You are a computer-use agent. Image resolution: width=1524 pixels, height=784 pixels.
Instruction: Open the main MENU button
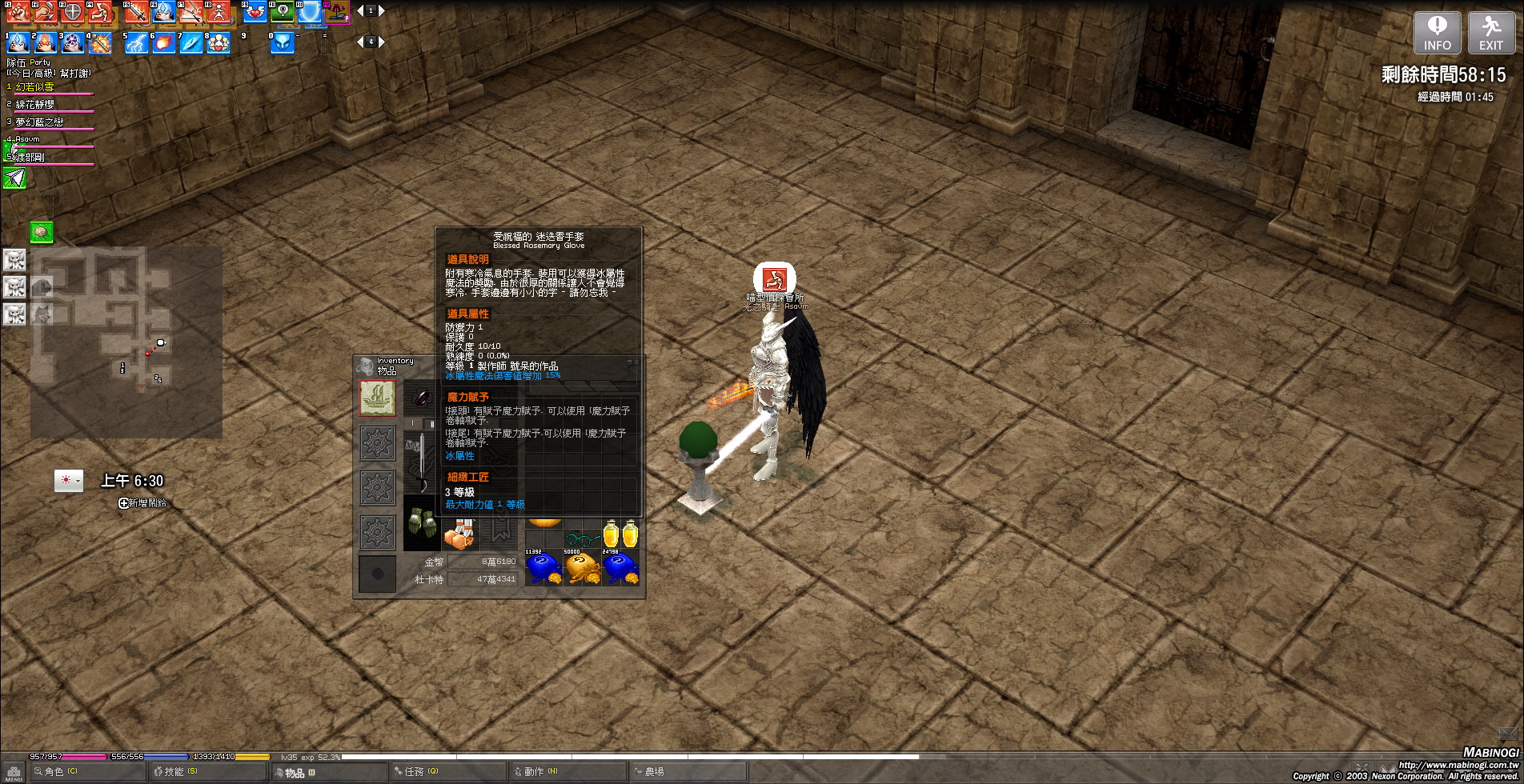tap(14, 773)
